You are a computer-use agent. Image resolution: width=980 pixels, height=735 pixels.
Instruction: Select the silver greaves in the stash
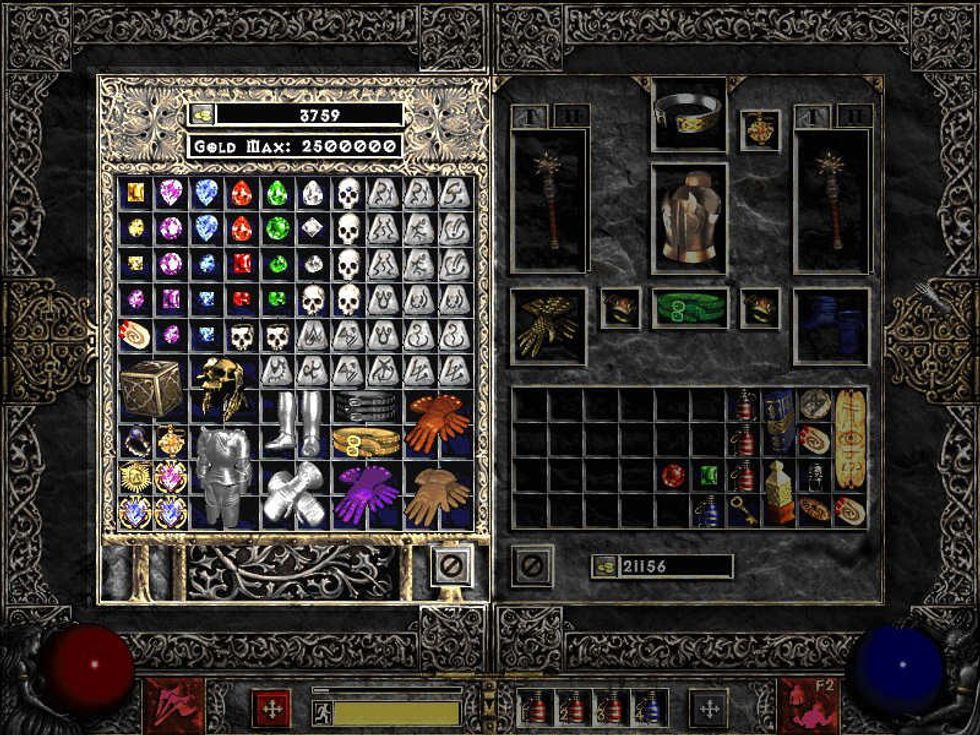295,422
